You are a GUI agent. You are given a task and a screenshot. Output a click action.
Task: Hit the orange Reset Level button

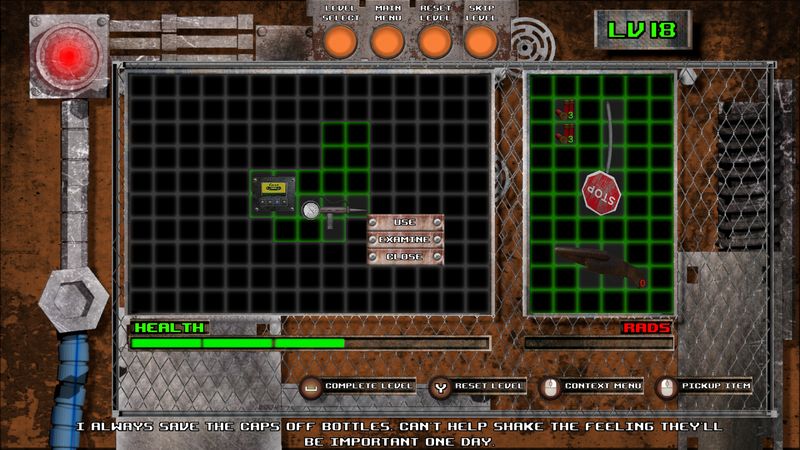pos(434,41)
